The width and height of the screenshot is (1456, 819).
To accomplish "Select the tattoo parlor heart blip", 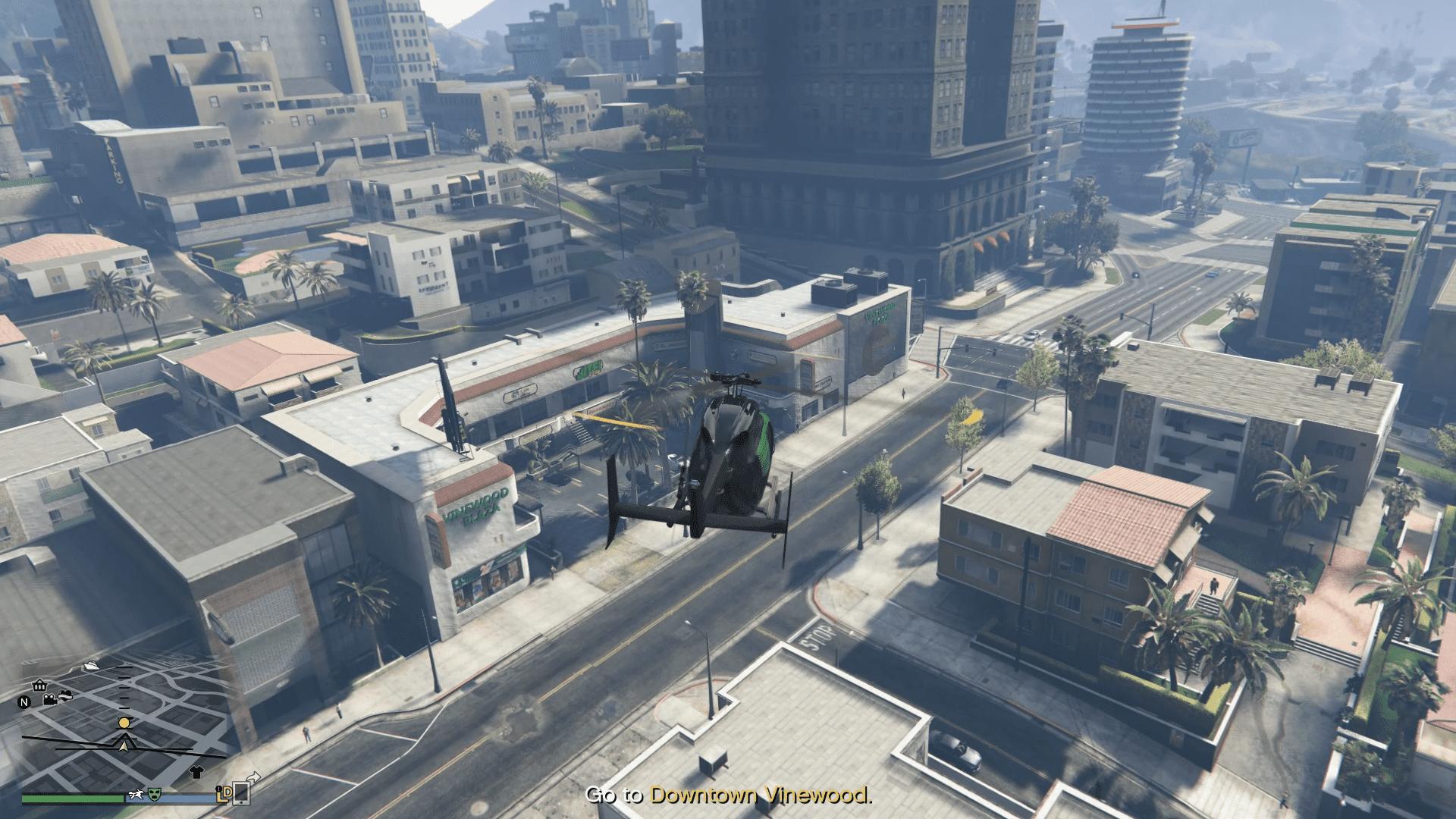I will point(67,695).
